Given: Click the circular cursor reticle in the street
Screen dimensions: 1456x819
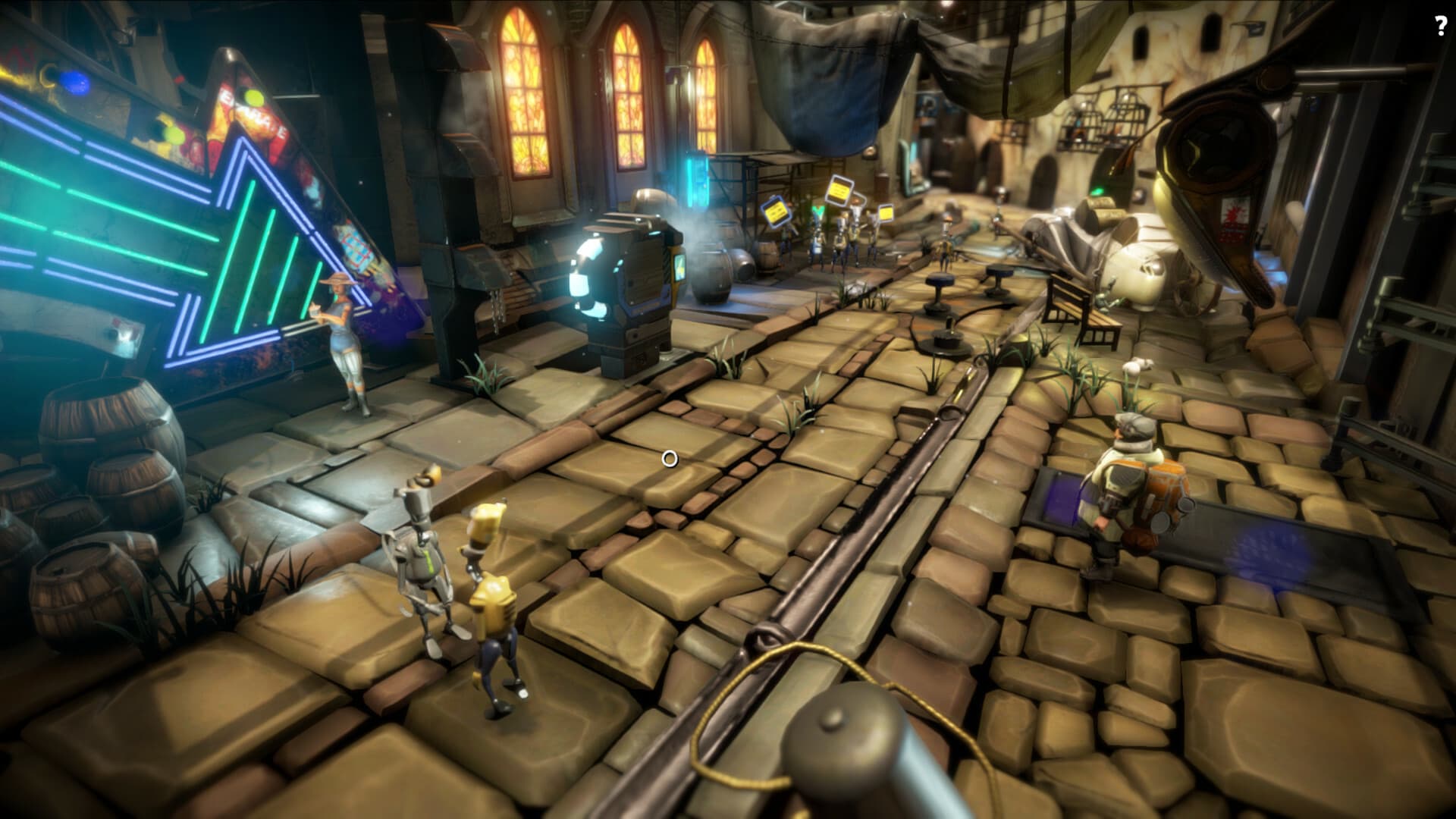Looking at the screenshot, I should 670,458.
